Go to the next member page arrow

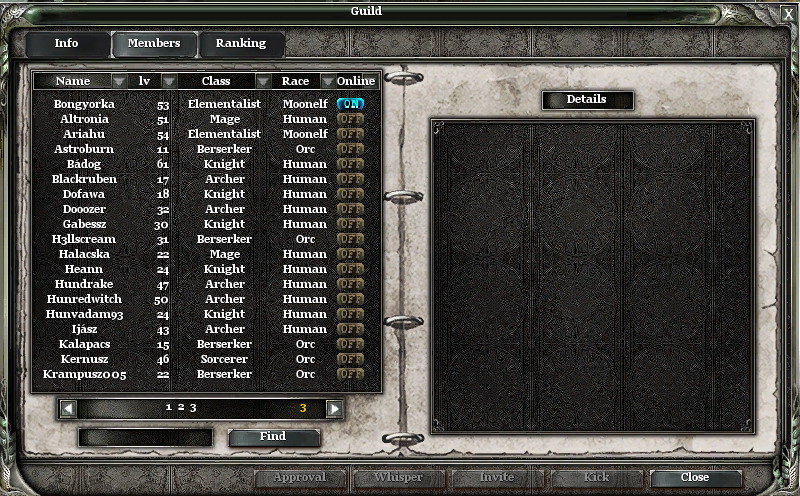point(334,408)
